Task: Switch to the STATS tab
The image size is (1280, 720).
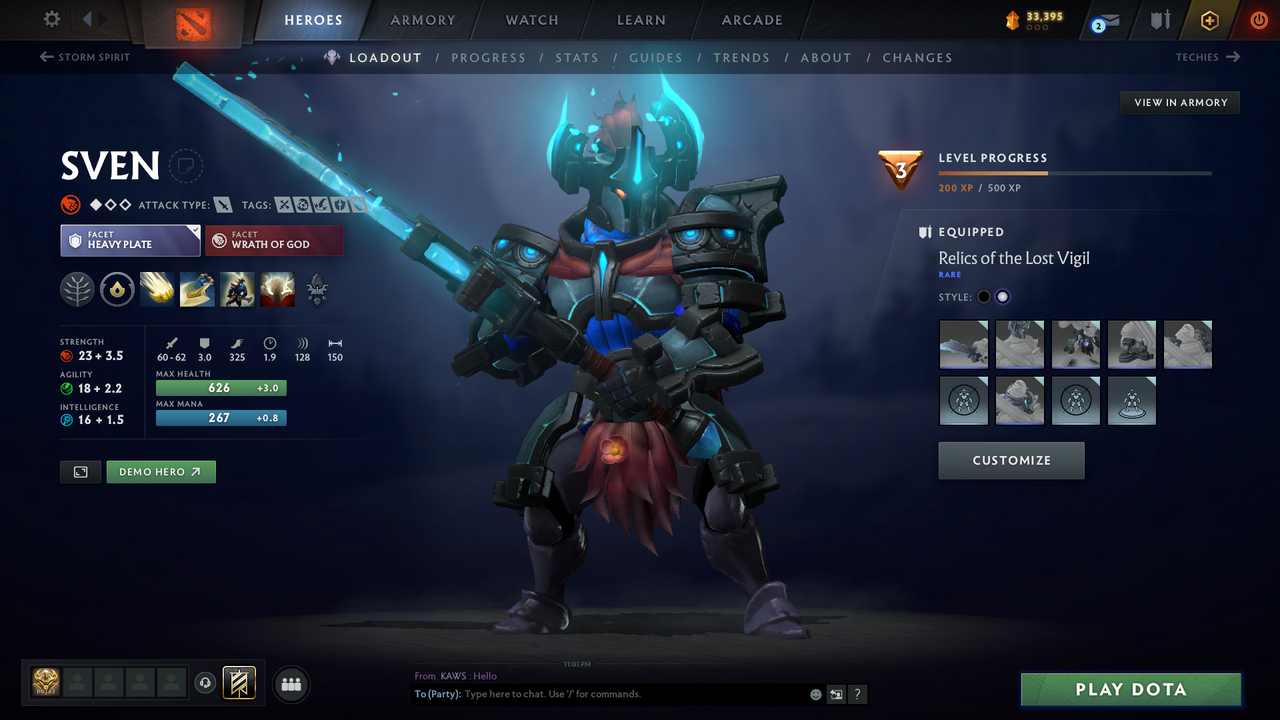Action: click(x=577, y=57)
